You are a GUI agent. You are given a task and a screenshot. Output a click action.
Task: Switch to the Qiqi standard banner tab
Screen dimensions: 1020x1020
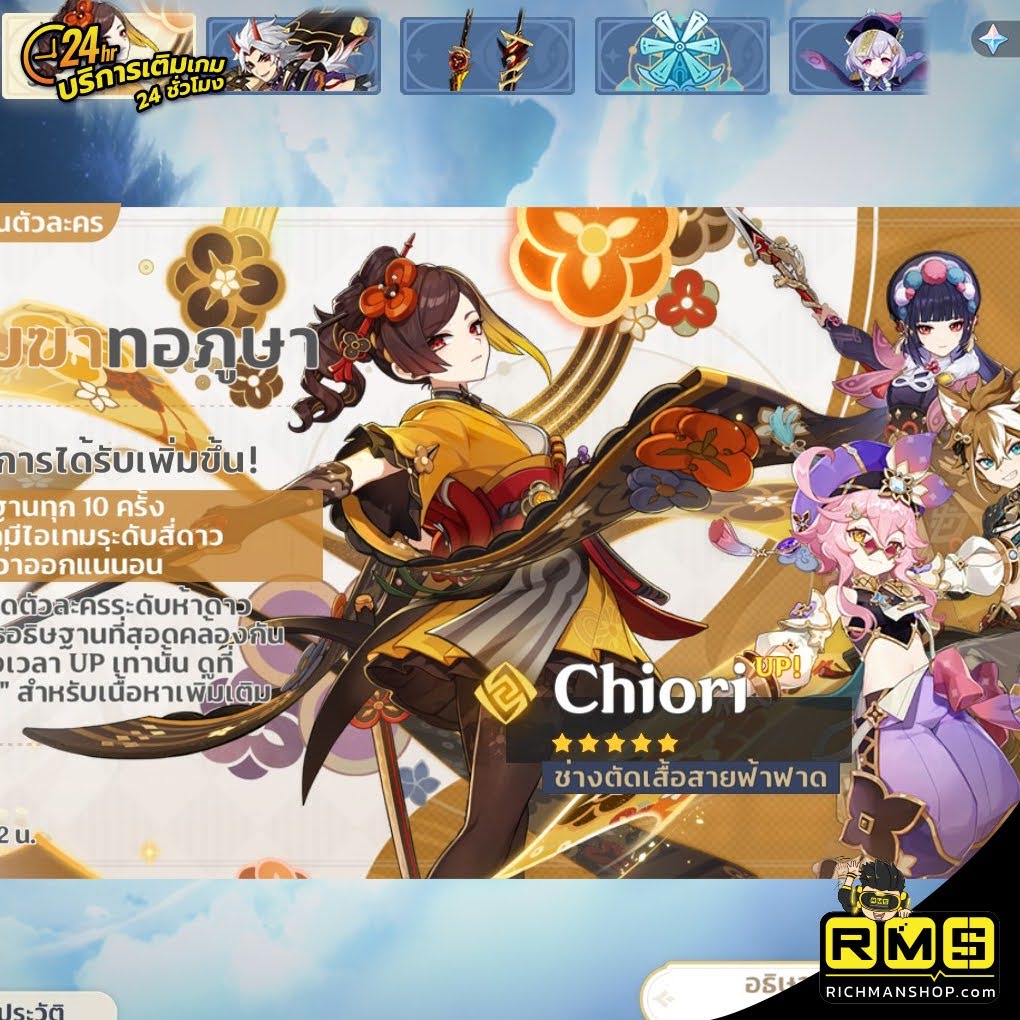pos(860,55)
